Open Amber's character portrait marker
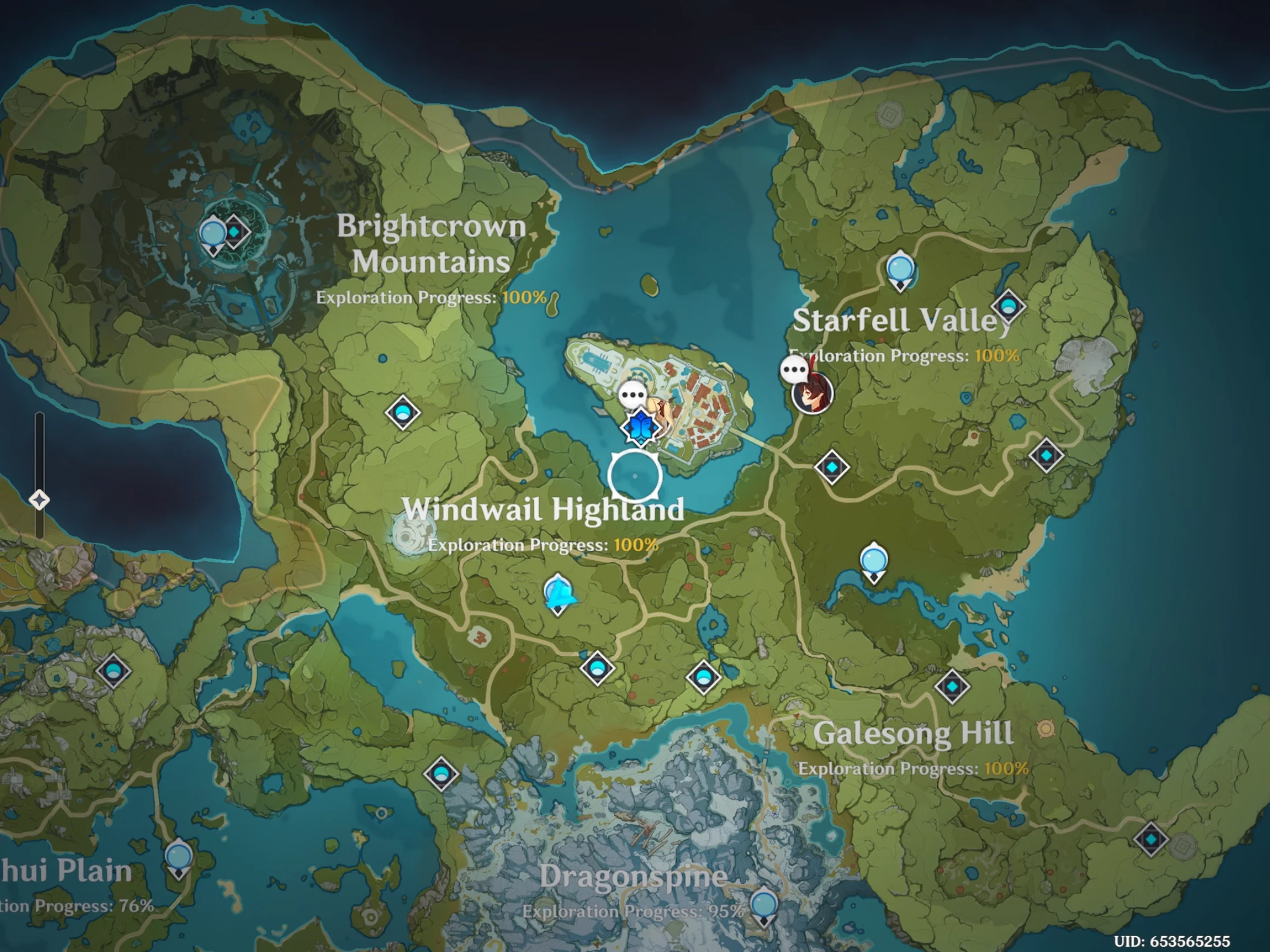 [x=811, y=397]
